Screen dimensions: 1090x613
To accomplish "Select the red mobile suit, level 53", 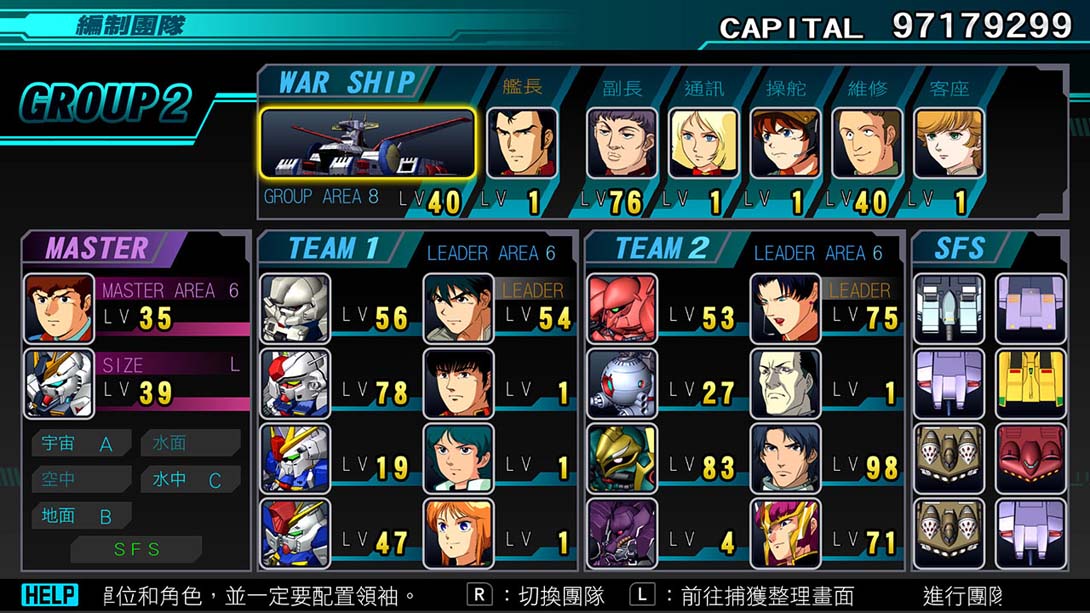I will [x=622, y=309].
